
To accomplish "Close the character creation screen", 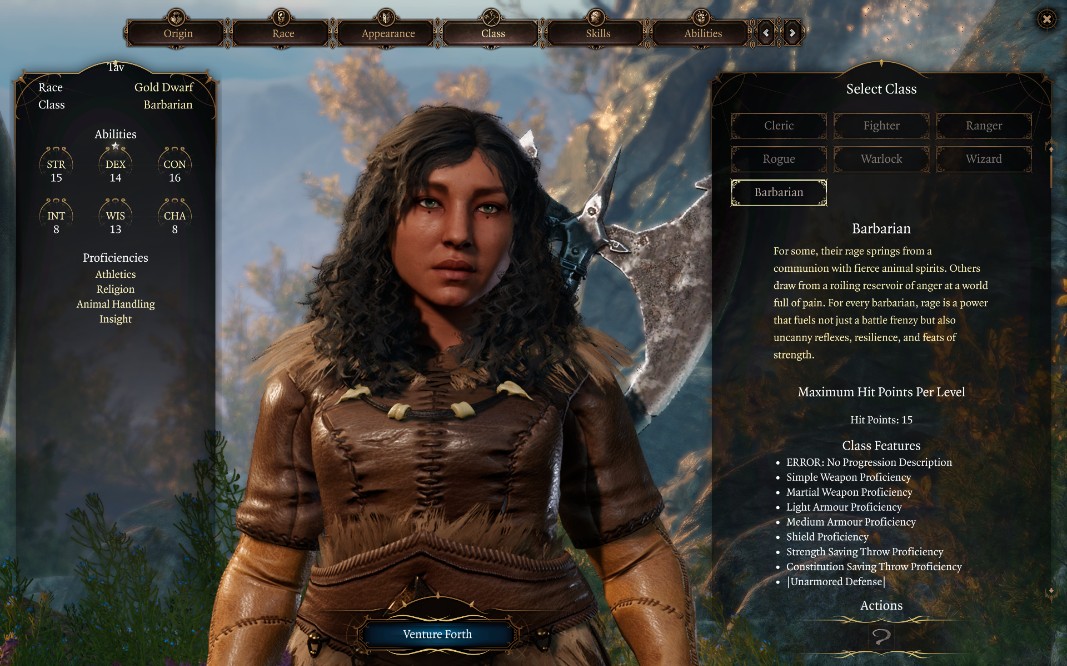I will point(1046,18).
